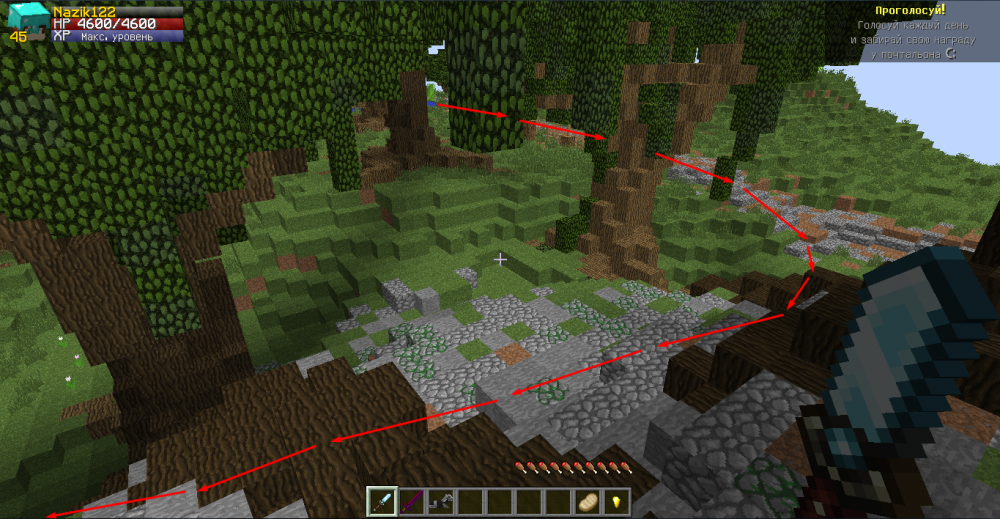1000x519 pixels.
Task: Select the diamond sword hotbar slot
Action: tap(382, 501)
